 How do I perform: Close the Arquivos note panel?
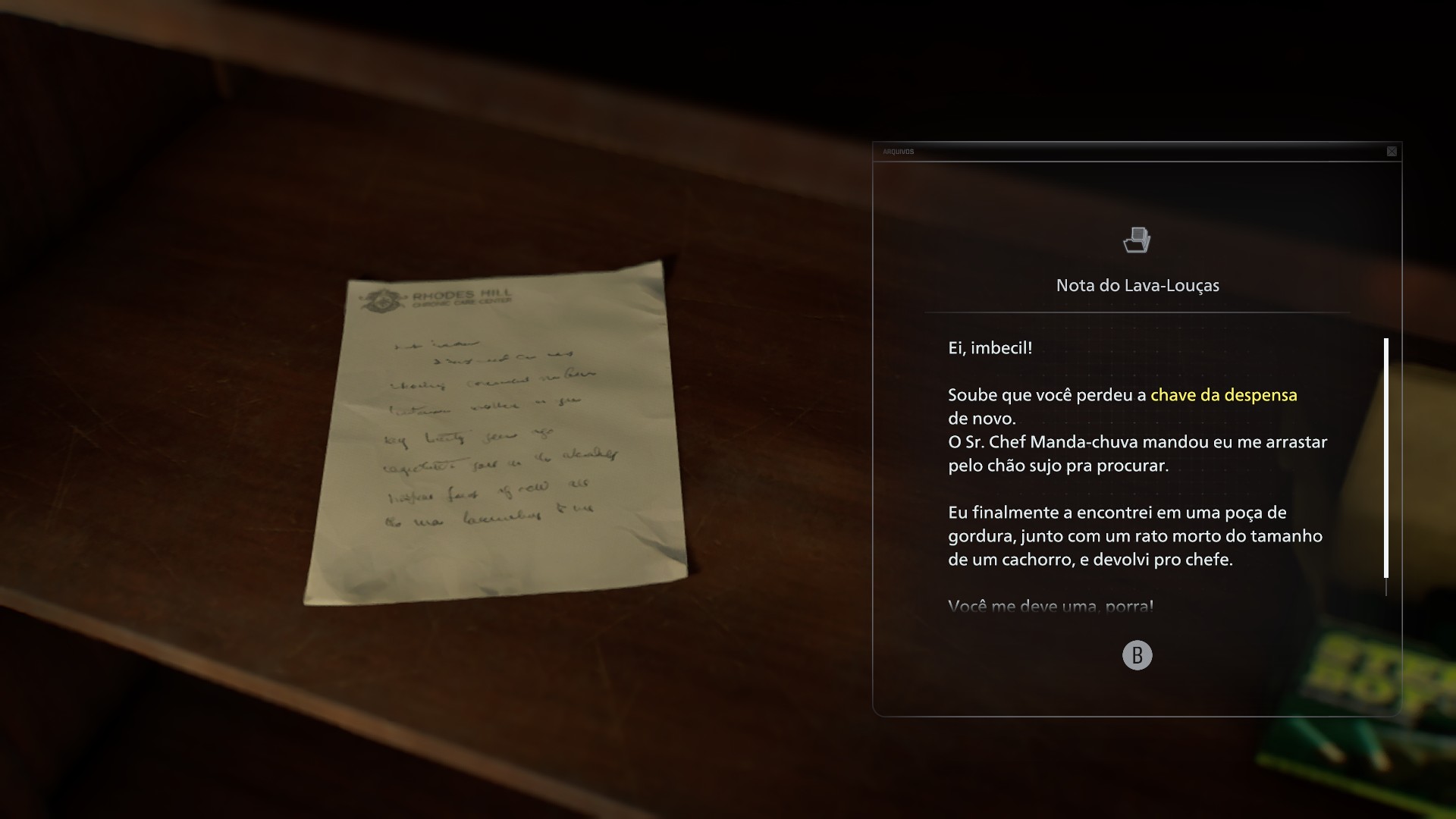1392,152
